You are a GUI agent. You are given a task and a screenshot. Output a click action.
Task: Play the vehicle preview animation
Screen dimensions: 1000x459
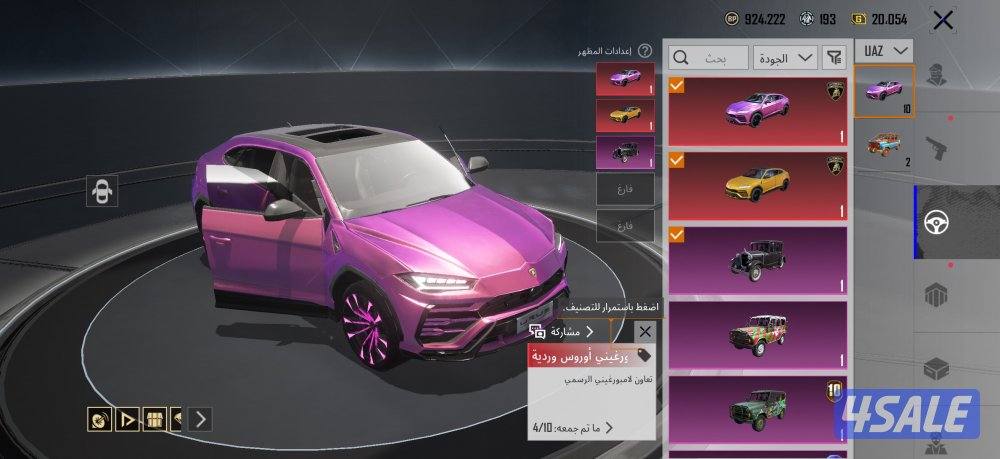(x=127, y=419)
